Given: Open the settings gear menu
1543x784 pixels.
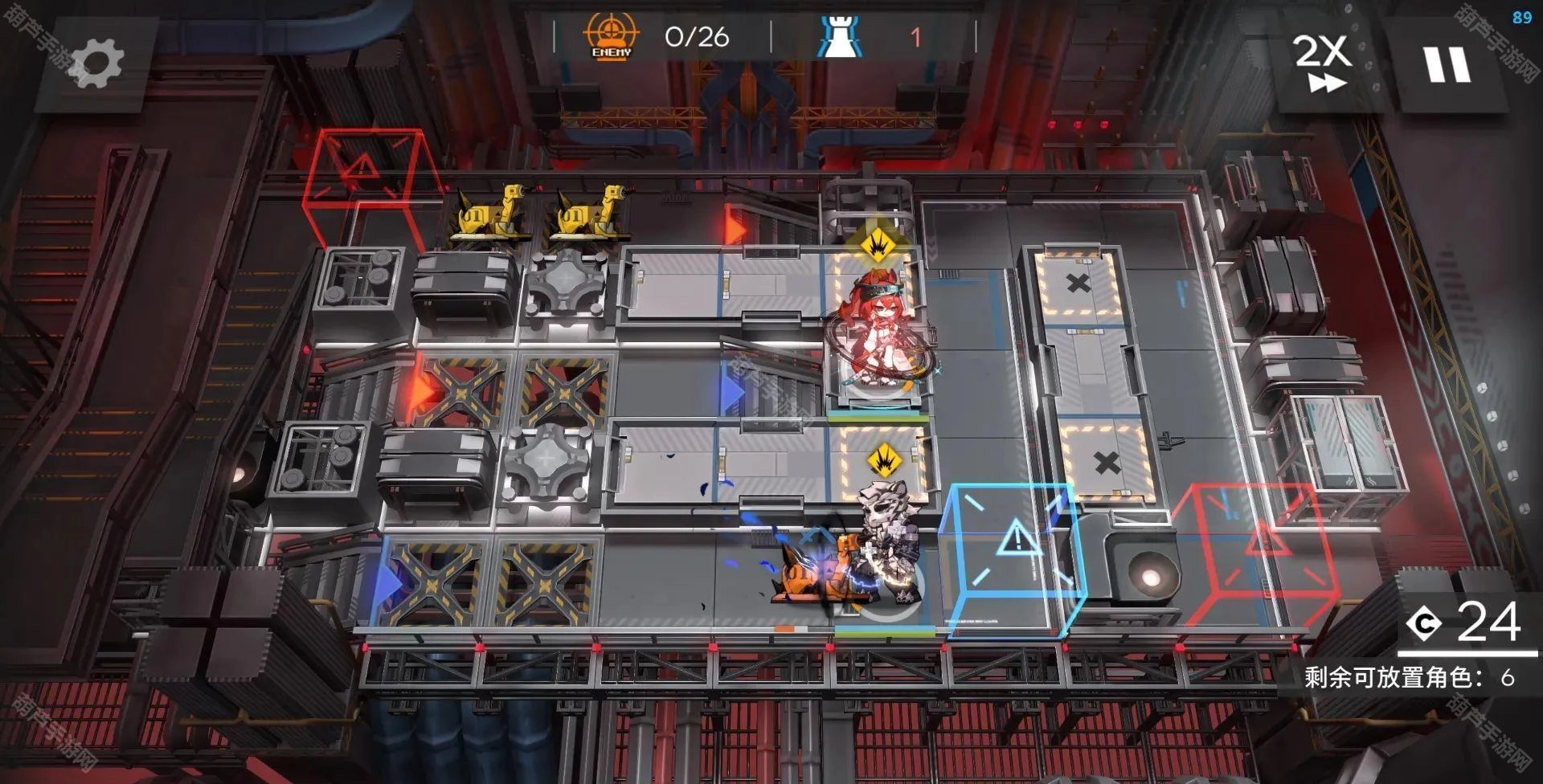Looking at the screenshot, I should click(x=96, y=63).
